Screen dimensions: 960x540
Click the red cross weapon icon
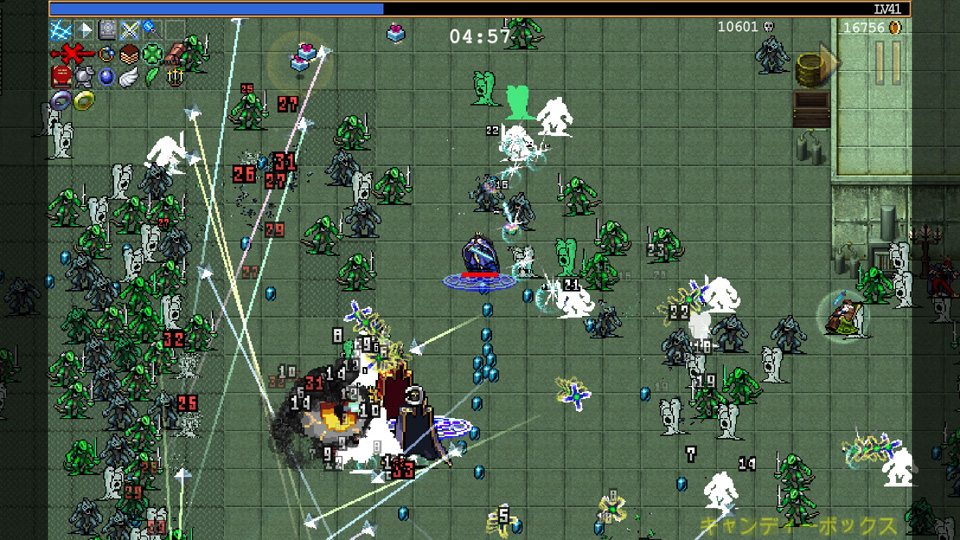(x=70, y=53)
